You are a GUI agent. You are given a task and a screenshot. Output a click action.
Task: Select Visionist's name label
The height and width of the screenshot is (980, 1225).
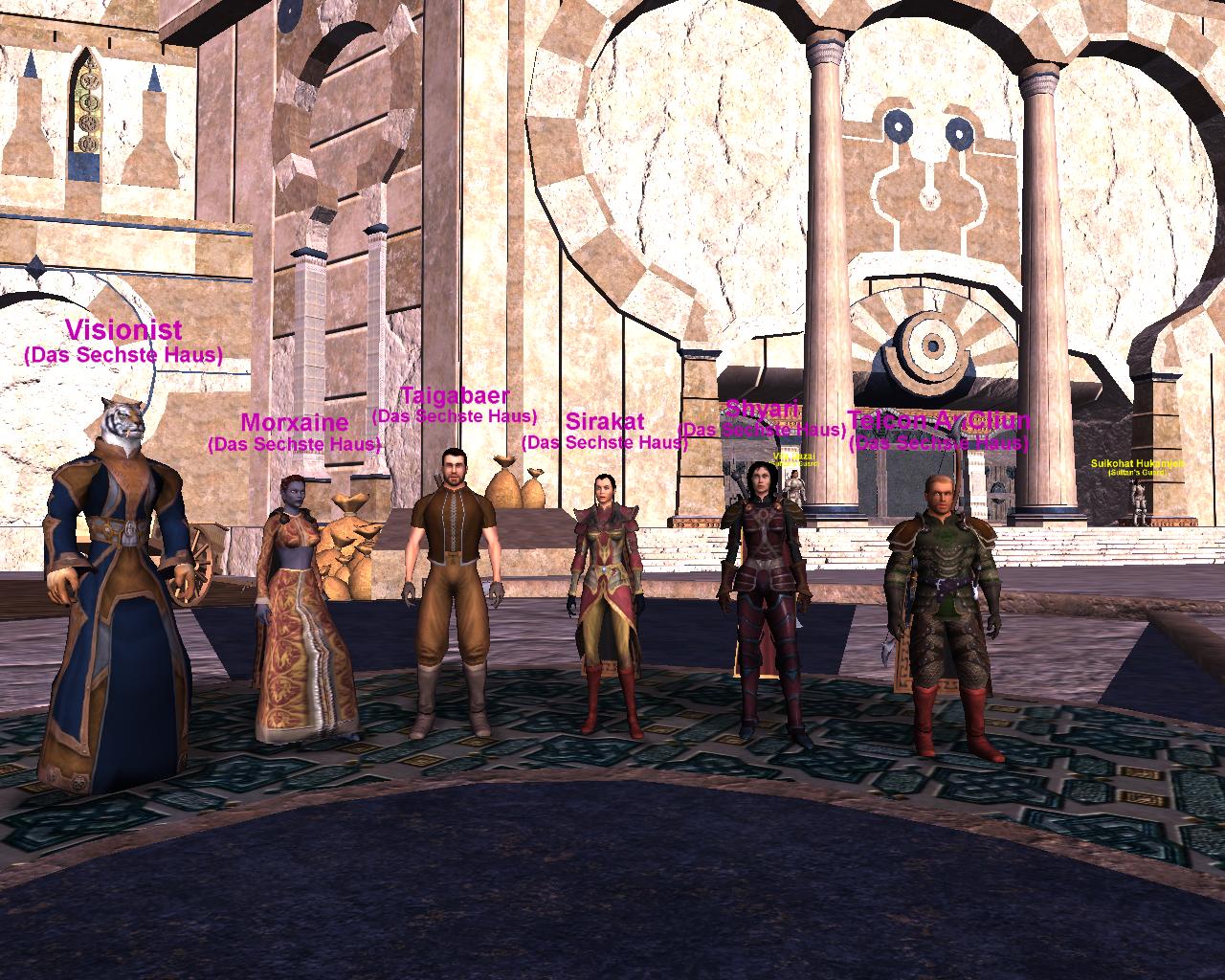tap(123, 331)
